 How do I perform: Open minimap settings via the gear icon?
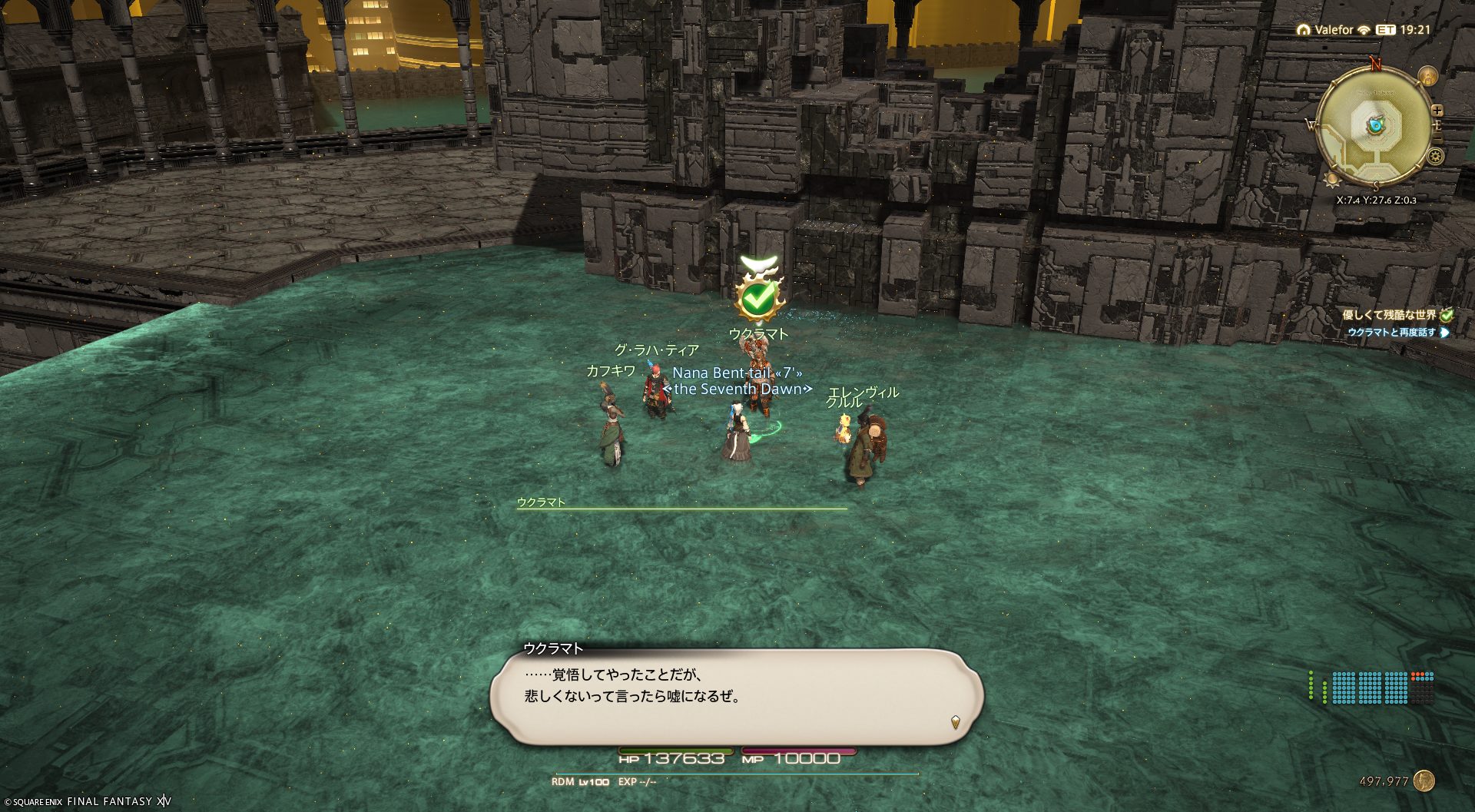click(x=1435, y=157)
